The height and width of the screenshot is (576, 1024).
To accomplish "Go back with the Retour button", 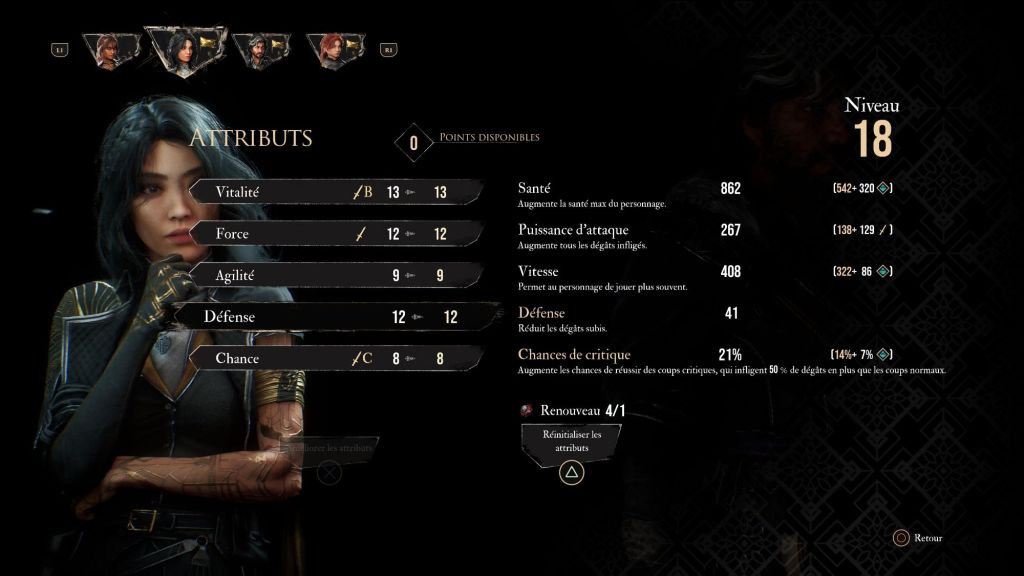I will pos(918,538).
